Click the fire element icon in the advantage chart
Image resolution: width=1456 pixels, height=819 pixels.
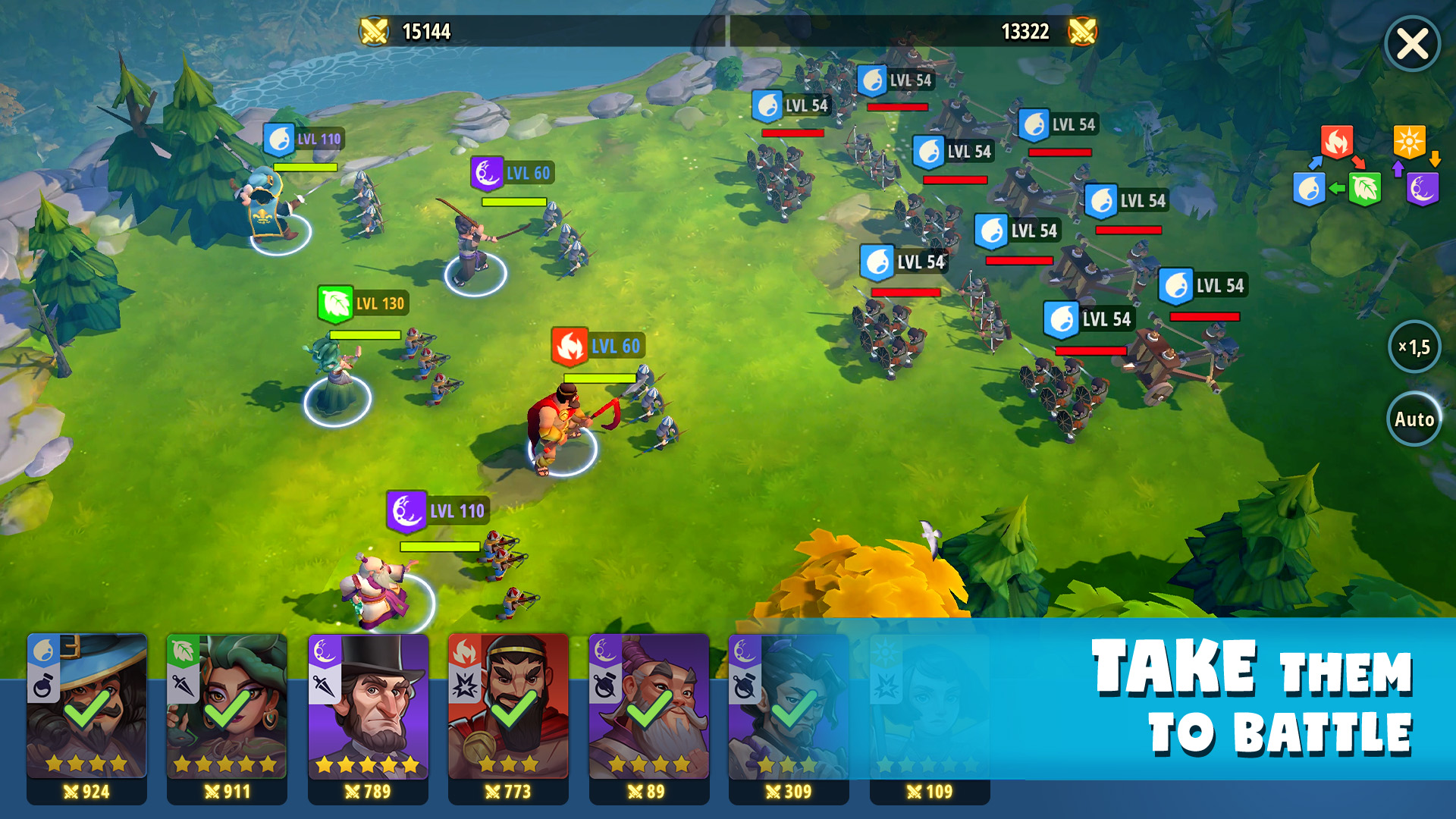(x=1336, y=140)
